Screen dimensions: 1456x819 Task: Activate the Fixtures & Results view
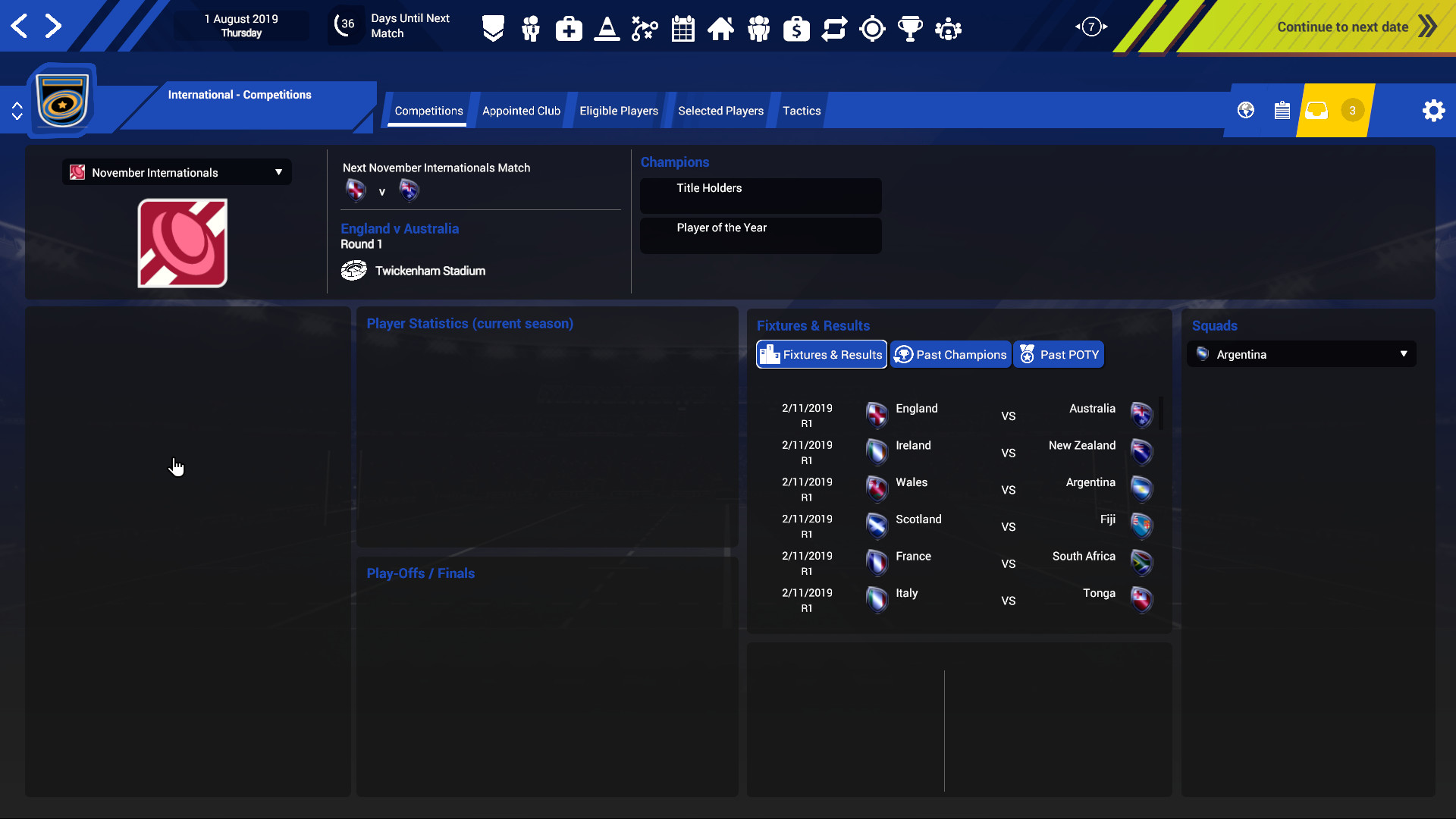821,354
